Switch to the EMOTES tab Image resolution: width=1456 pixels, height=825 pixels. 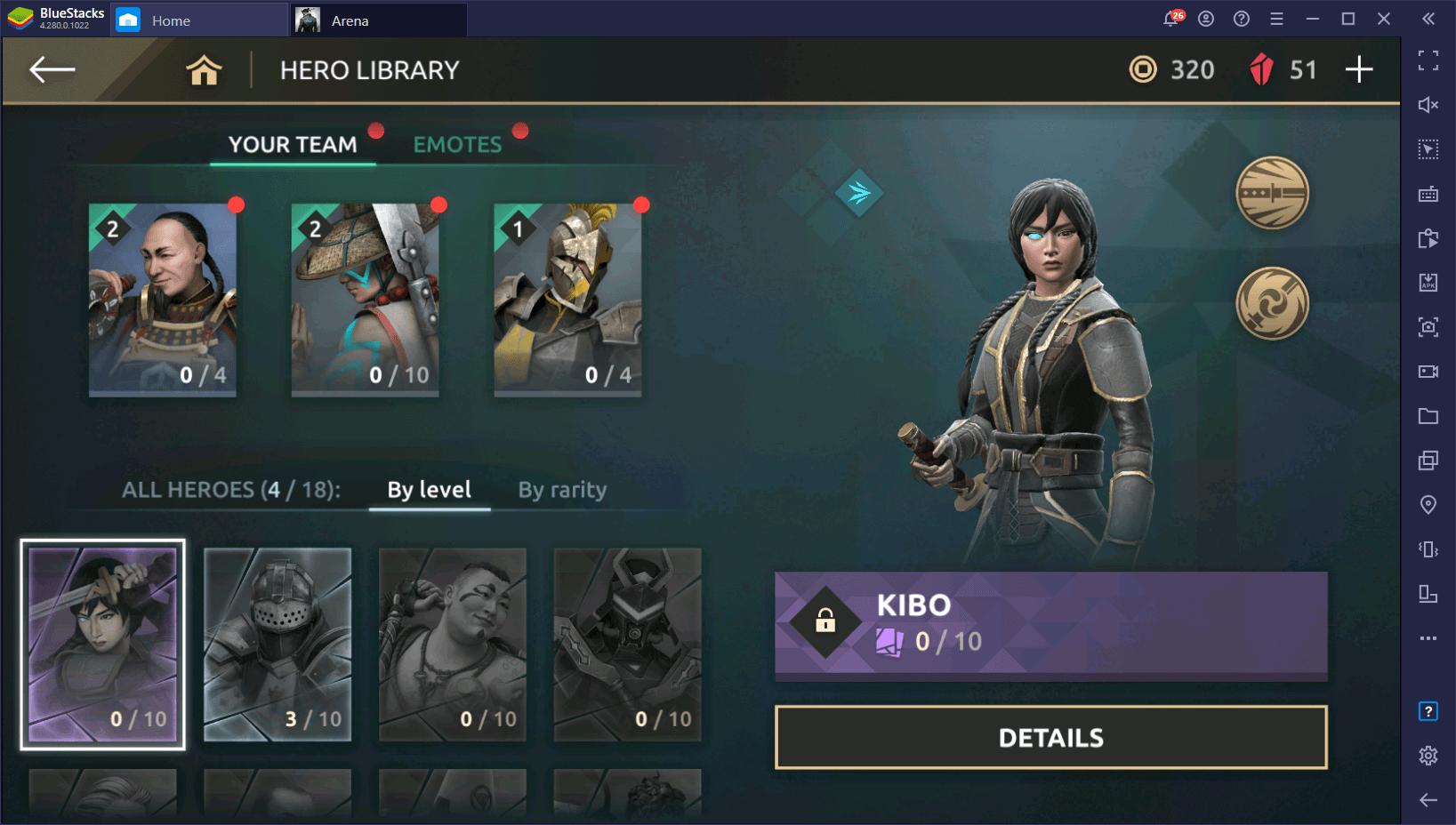point(456,143)
